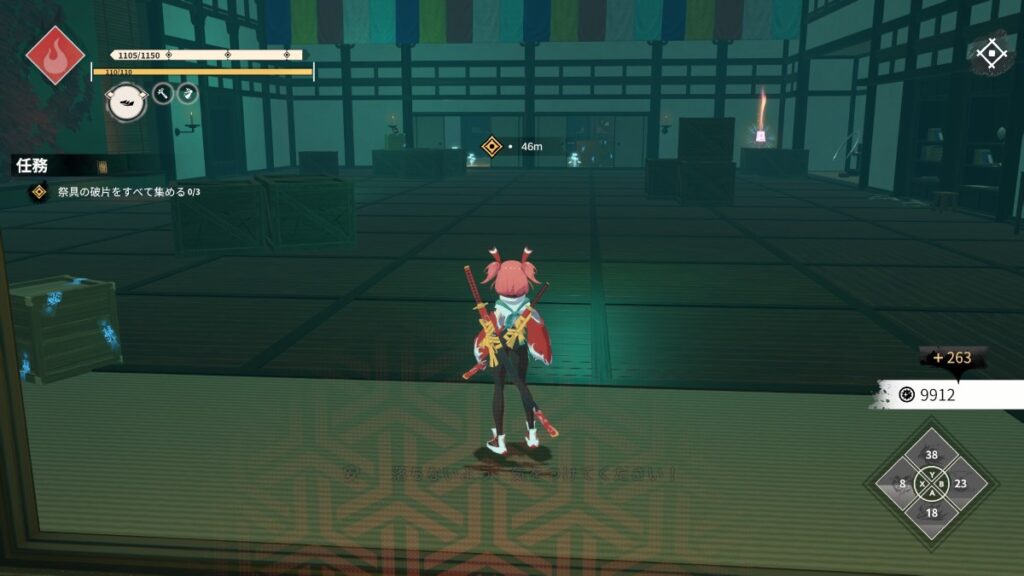This screenshot has height=576, width=1024.
Task: Click the red flame element emblem
Action: tap(55, 54)
